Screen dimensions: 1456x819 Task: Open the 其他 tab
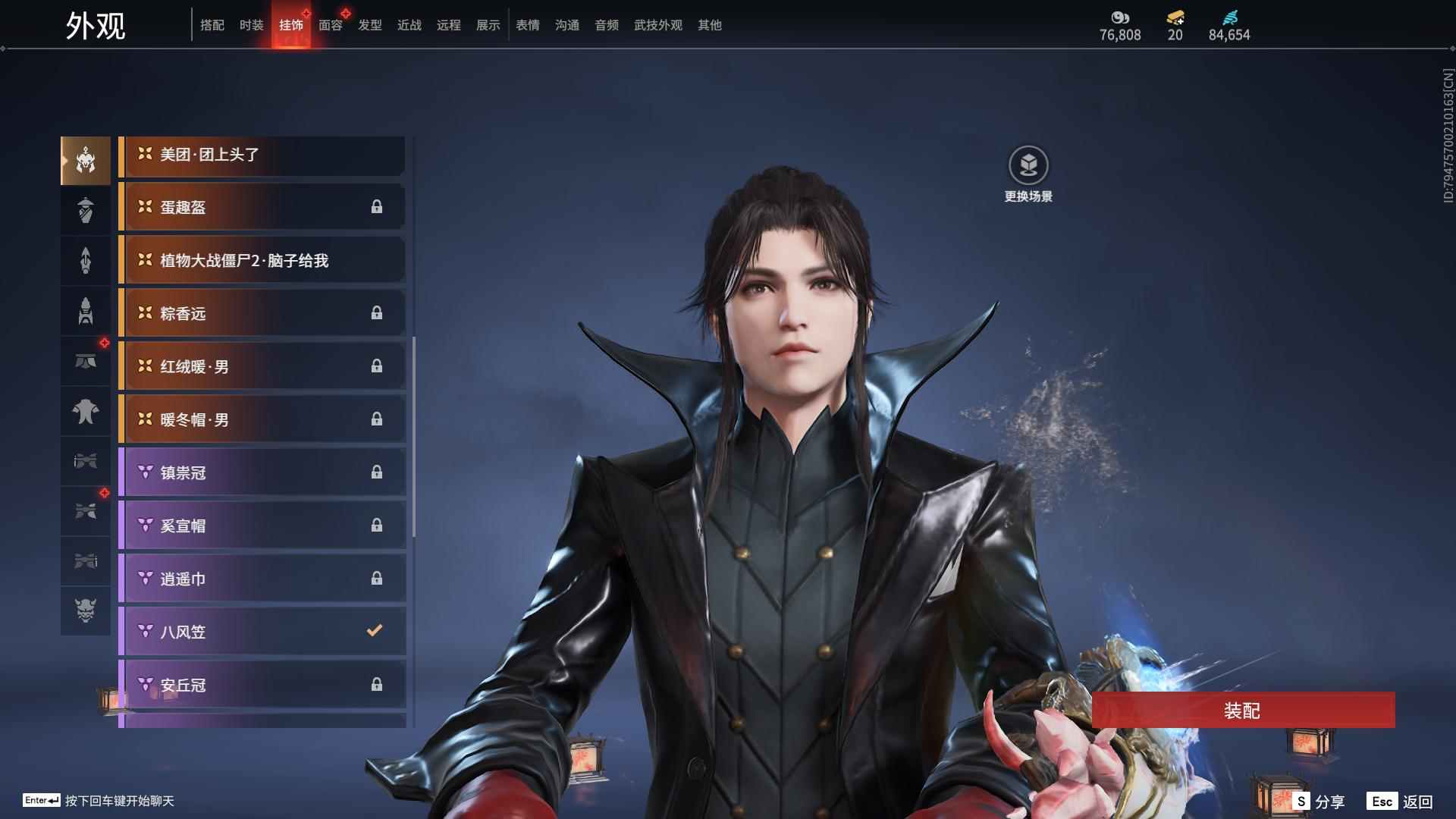pyautogui.click(x=709, y=25)
